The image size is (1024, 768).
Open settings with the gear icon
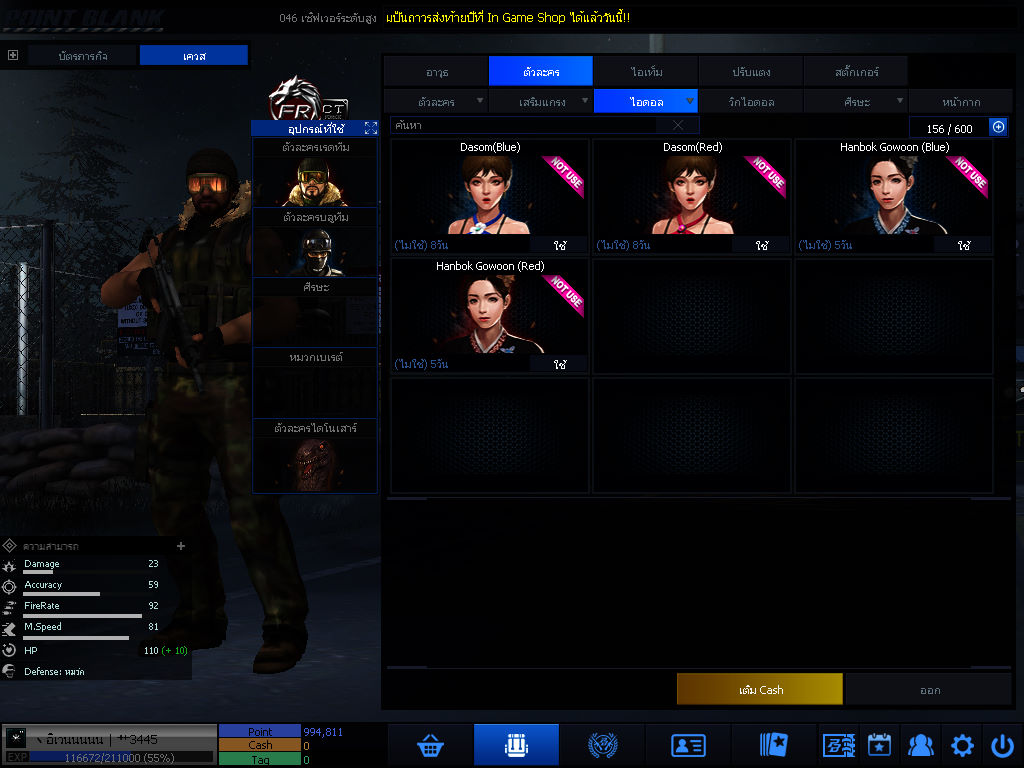tap(962, 745)
